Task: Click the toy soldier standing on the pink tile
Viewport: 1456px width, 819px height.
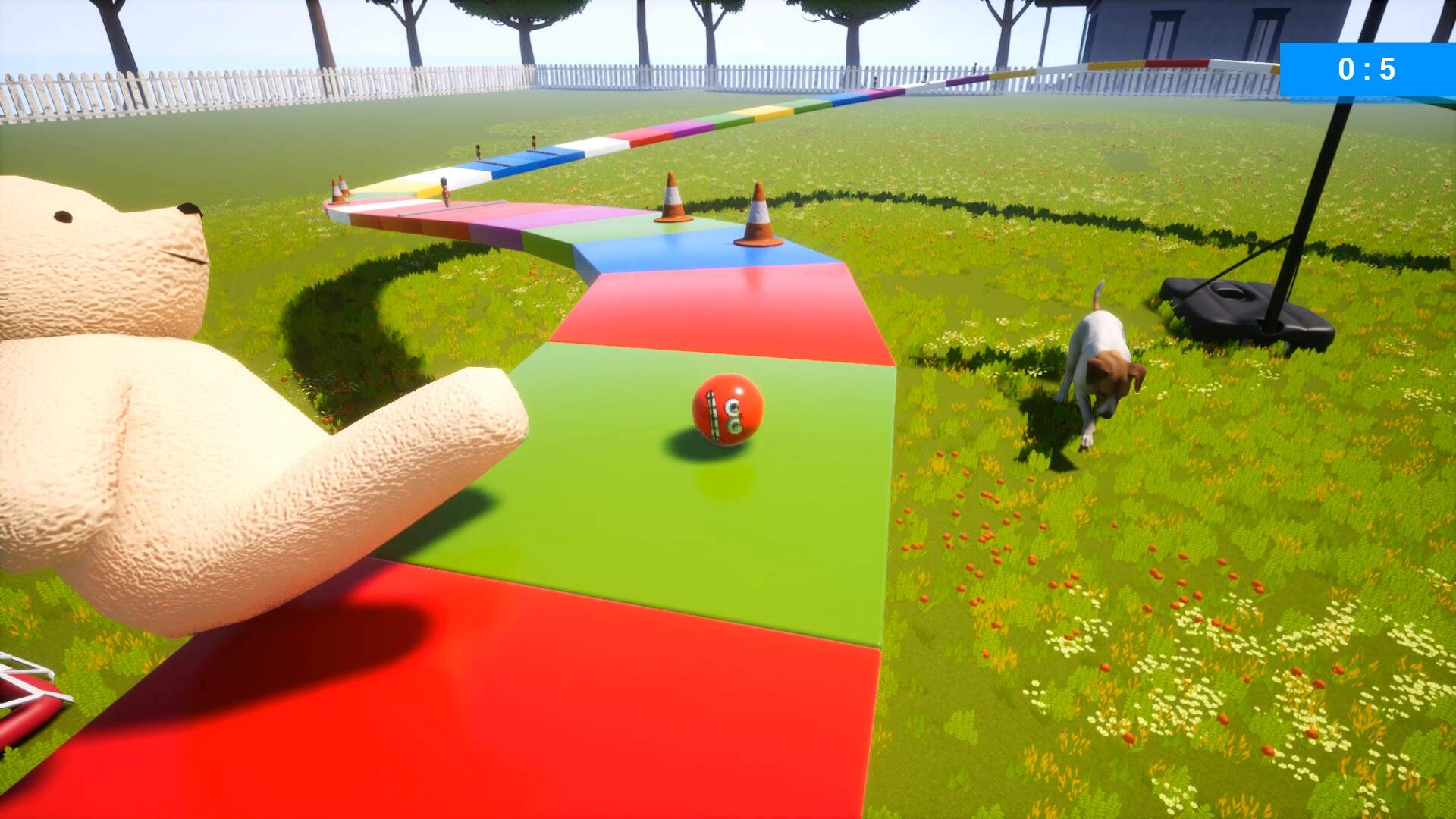Action: [x=446, y=193]
